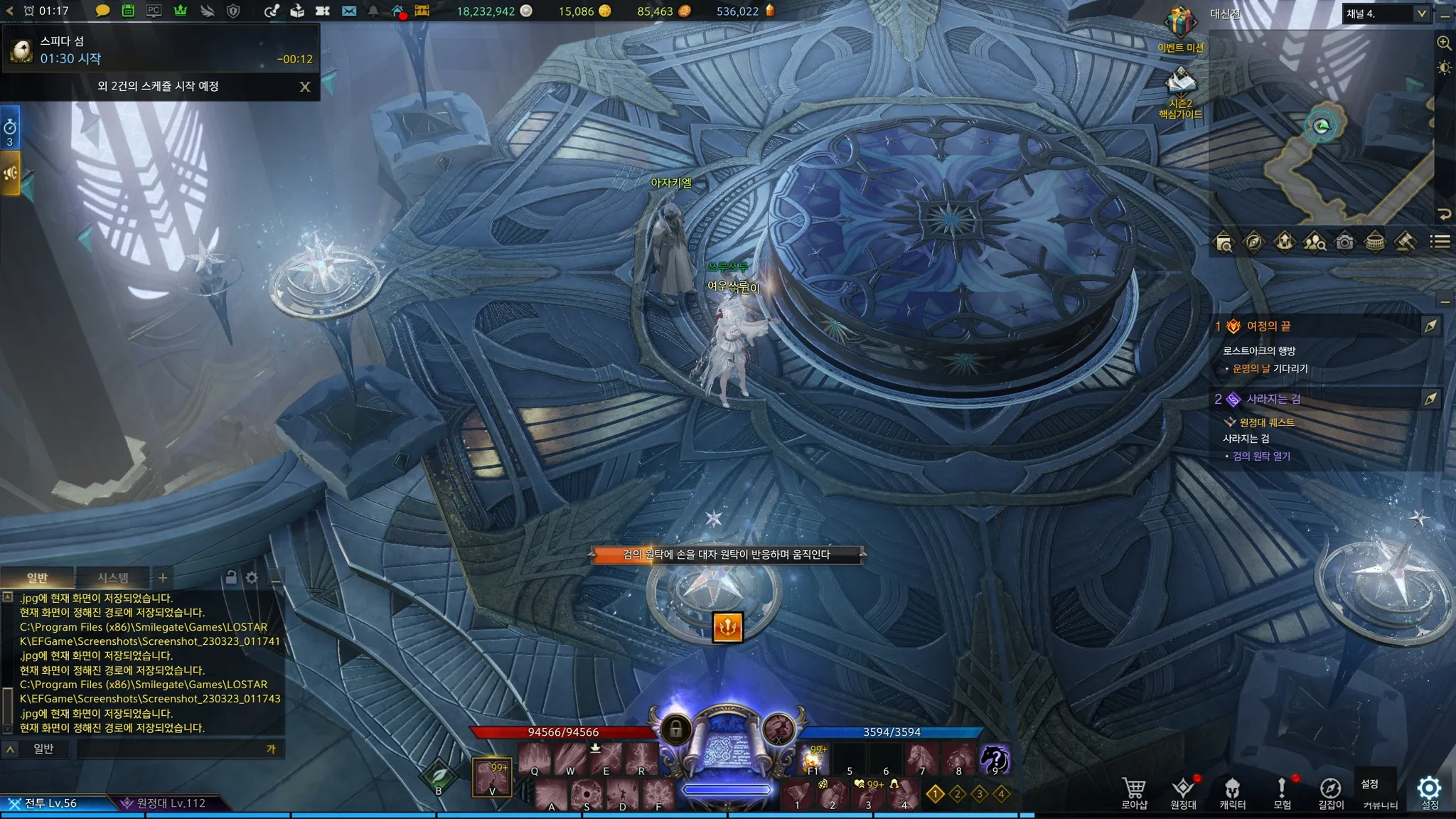Open the 모험 adventure menu

click(1282, 793)
